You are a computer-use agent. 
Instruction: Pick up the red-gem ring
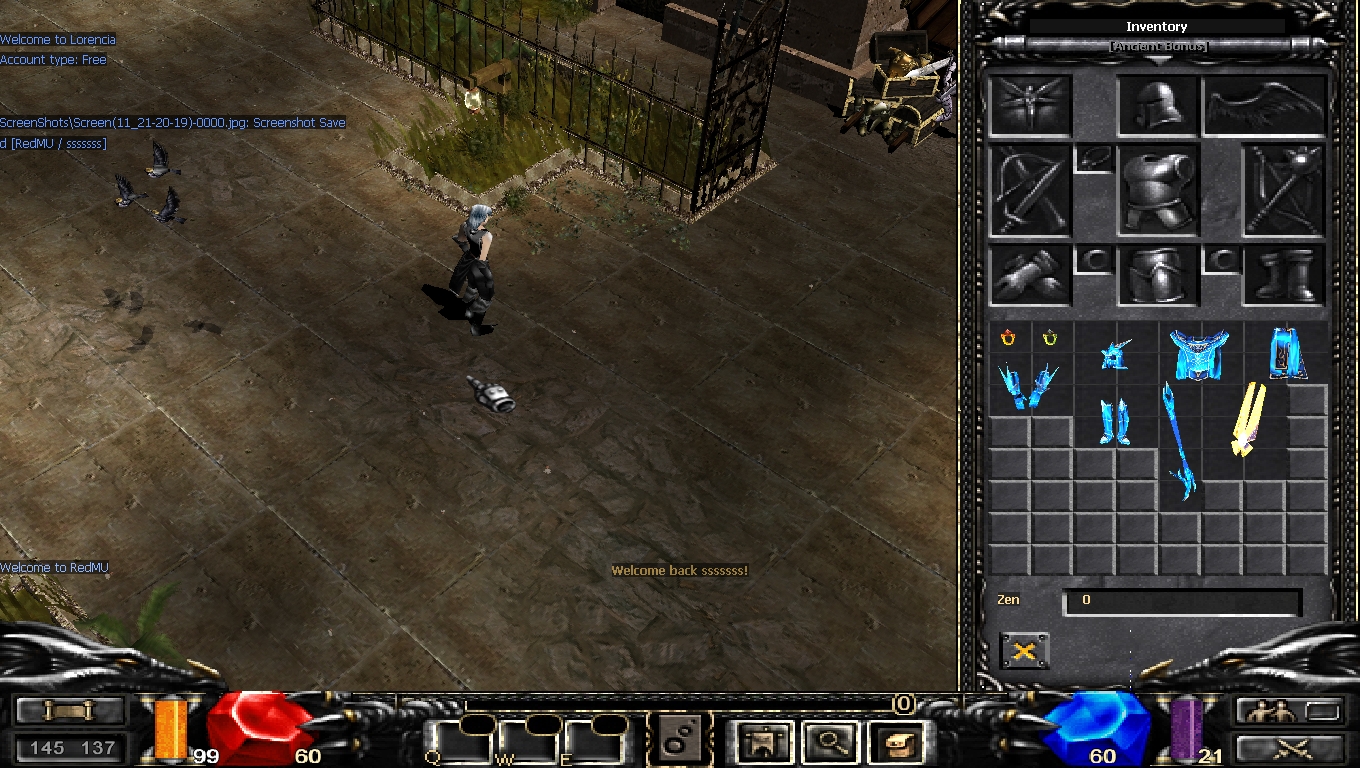point(1008,339)
